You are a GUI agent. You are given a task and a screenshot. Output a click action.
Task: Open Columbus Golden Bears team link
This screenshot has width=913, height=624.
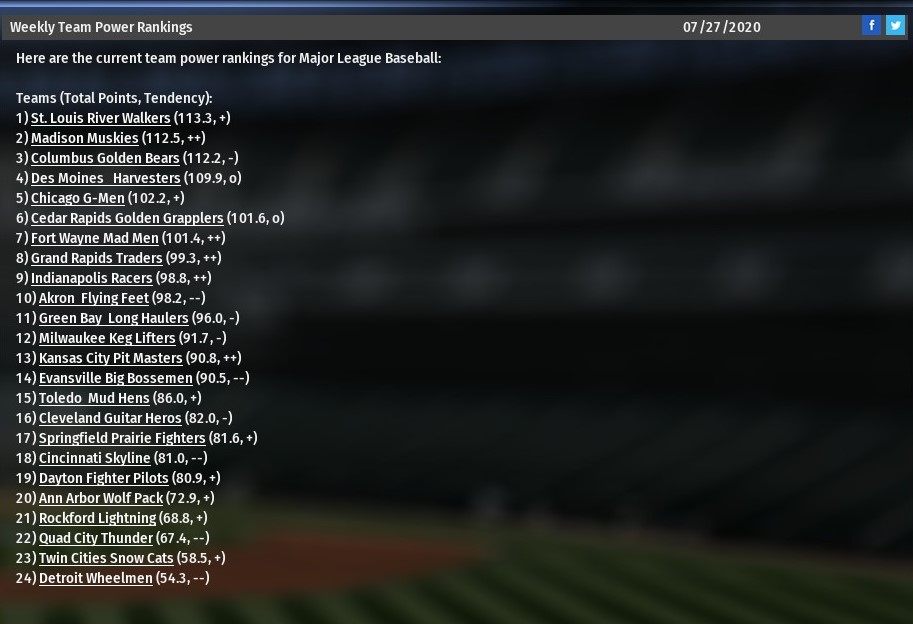[105, 158]
